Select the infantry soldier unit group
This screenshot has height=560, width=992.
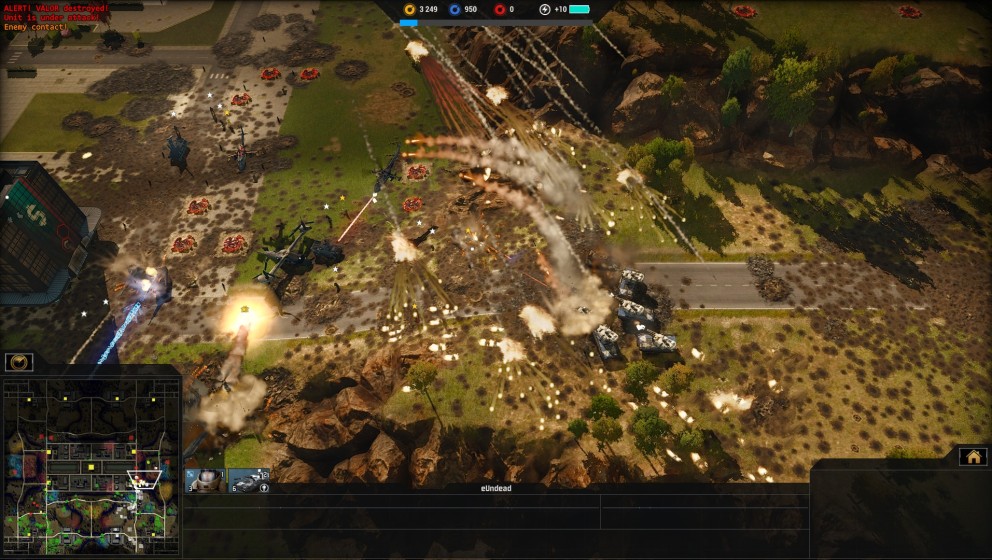tap(205, 481)
